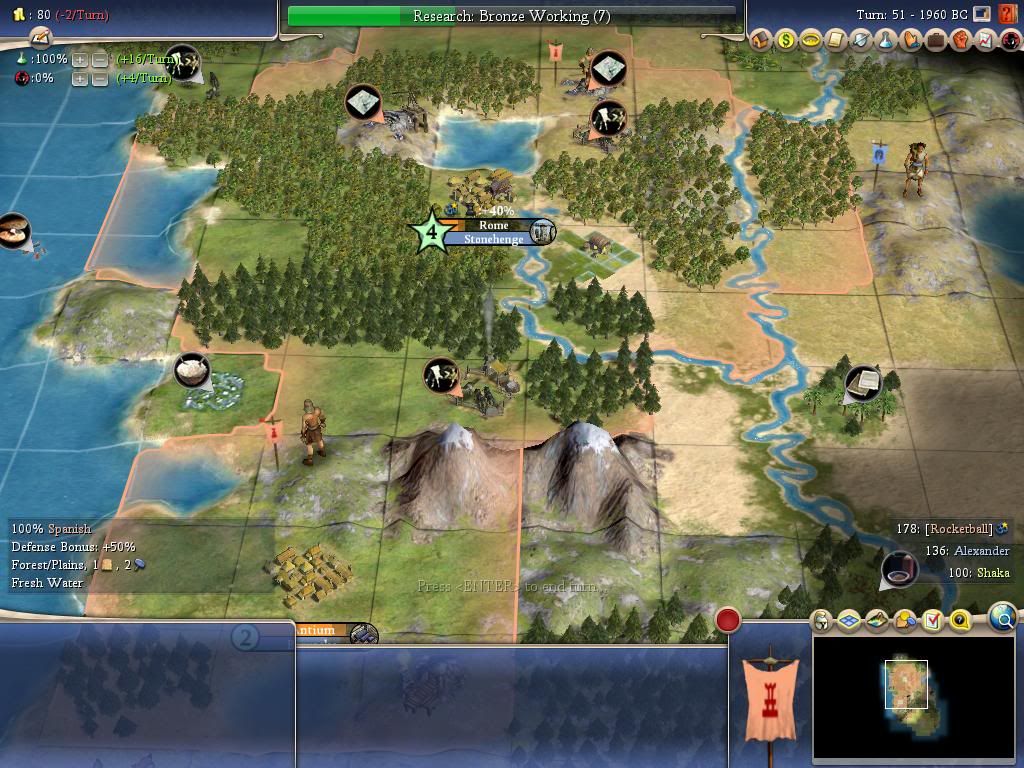Open the globe view magnifier button
Image resolution: width=1024 pixels, height=768 pixels.
1003,618
